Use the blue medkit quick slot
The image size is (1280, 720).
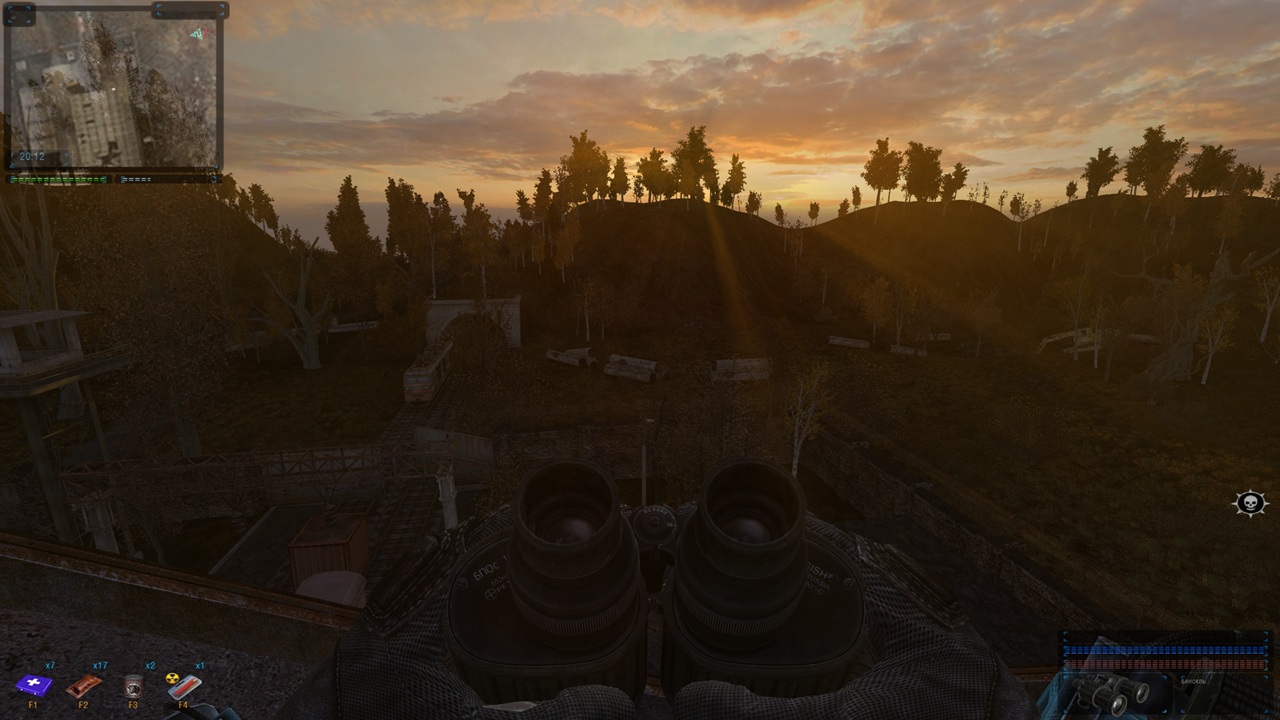[33, 685]
